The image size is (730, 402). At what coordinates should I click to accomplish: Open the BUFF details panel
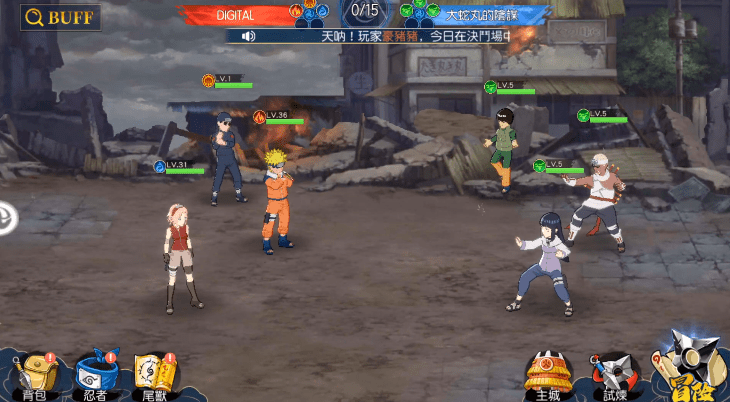pos(60,17)
